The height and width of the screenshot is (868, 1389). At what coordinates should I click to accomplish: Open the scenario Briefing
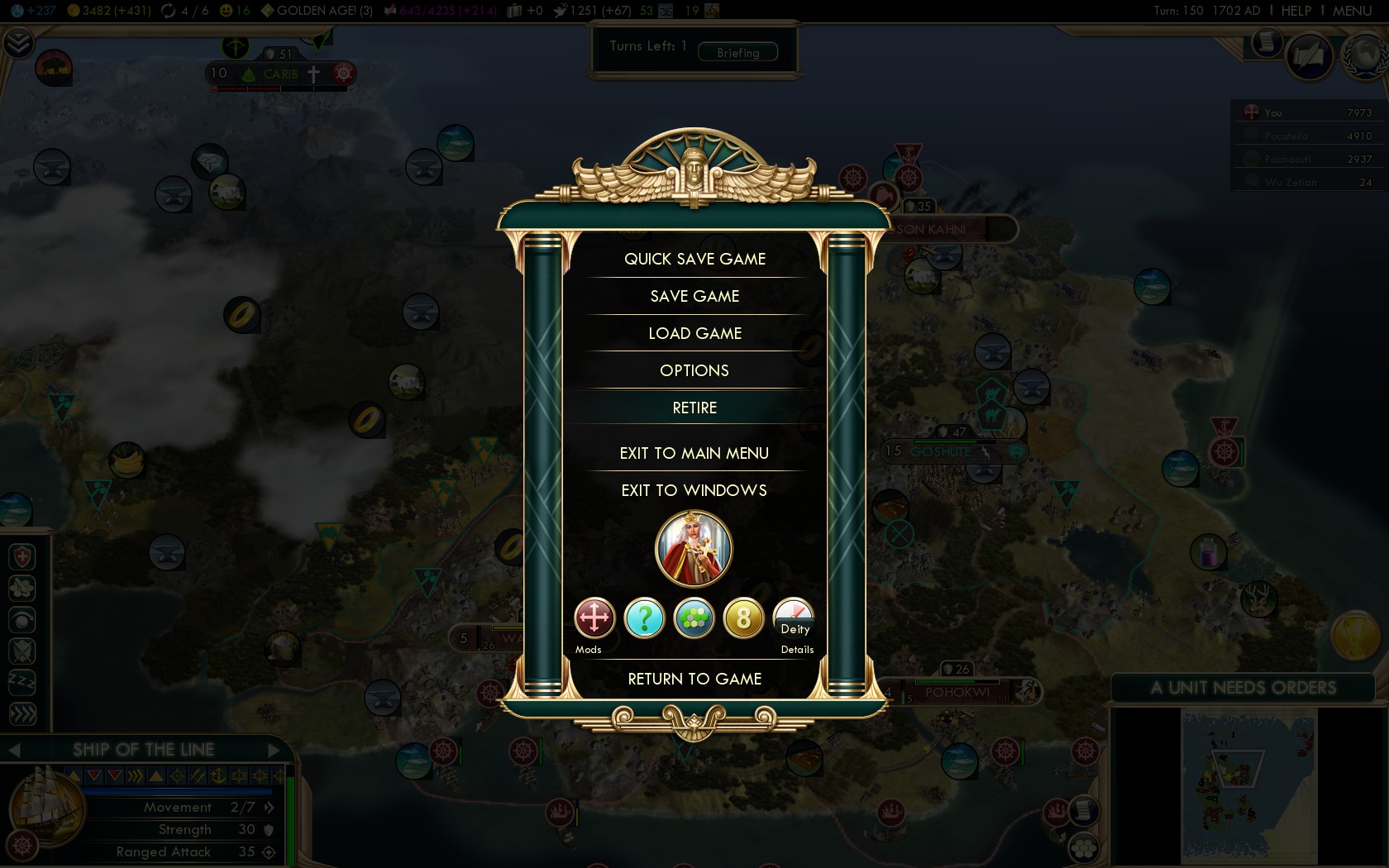tap(737, 52)
